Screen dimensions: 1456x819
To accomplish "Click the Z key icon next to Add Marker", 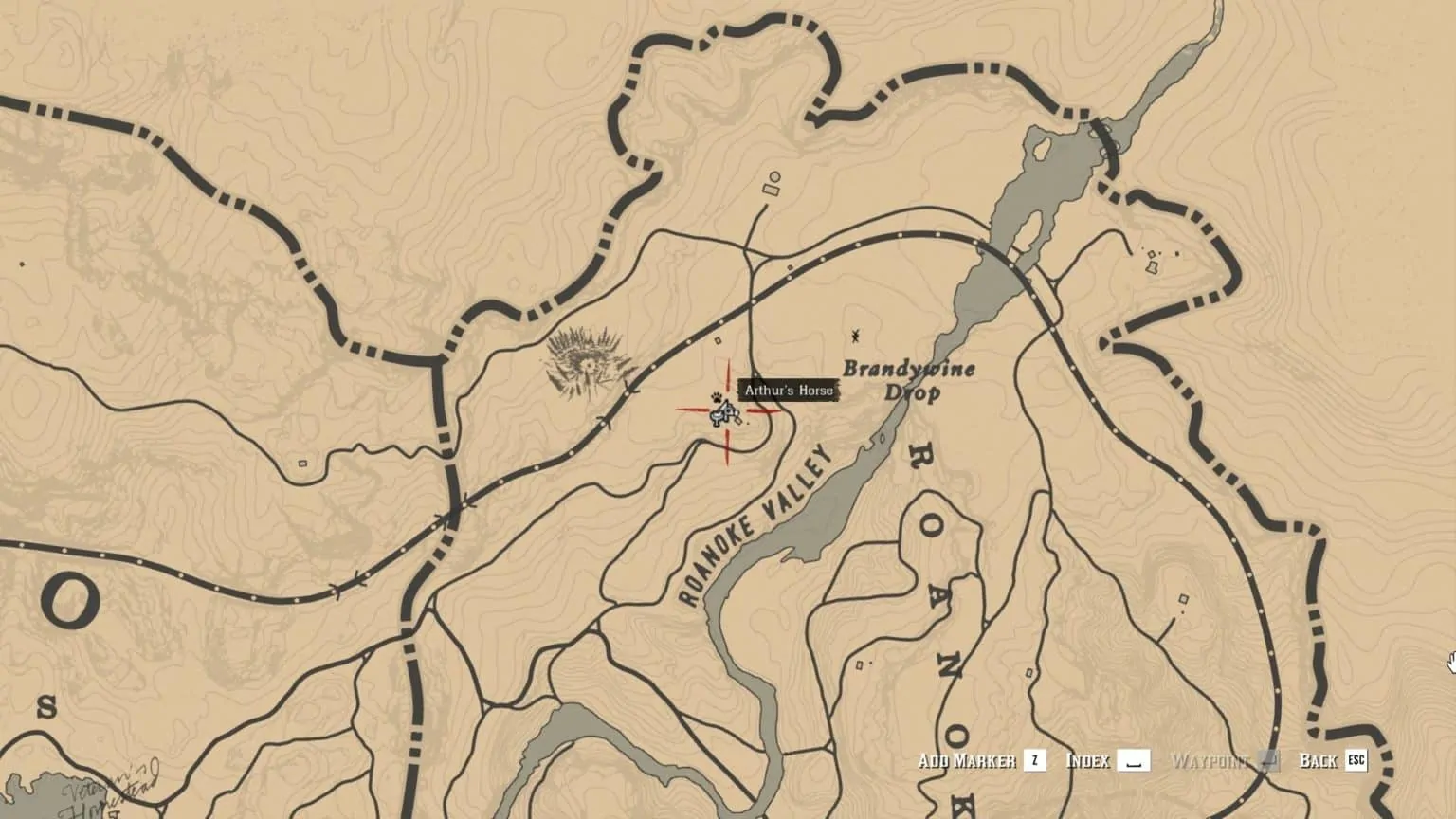I will pos(1033,759).
